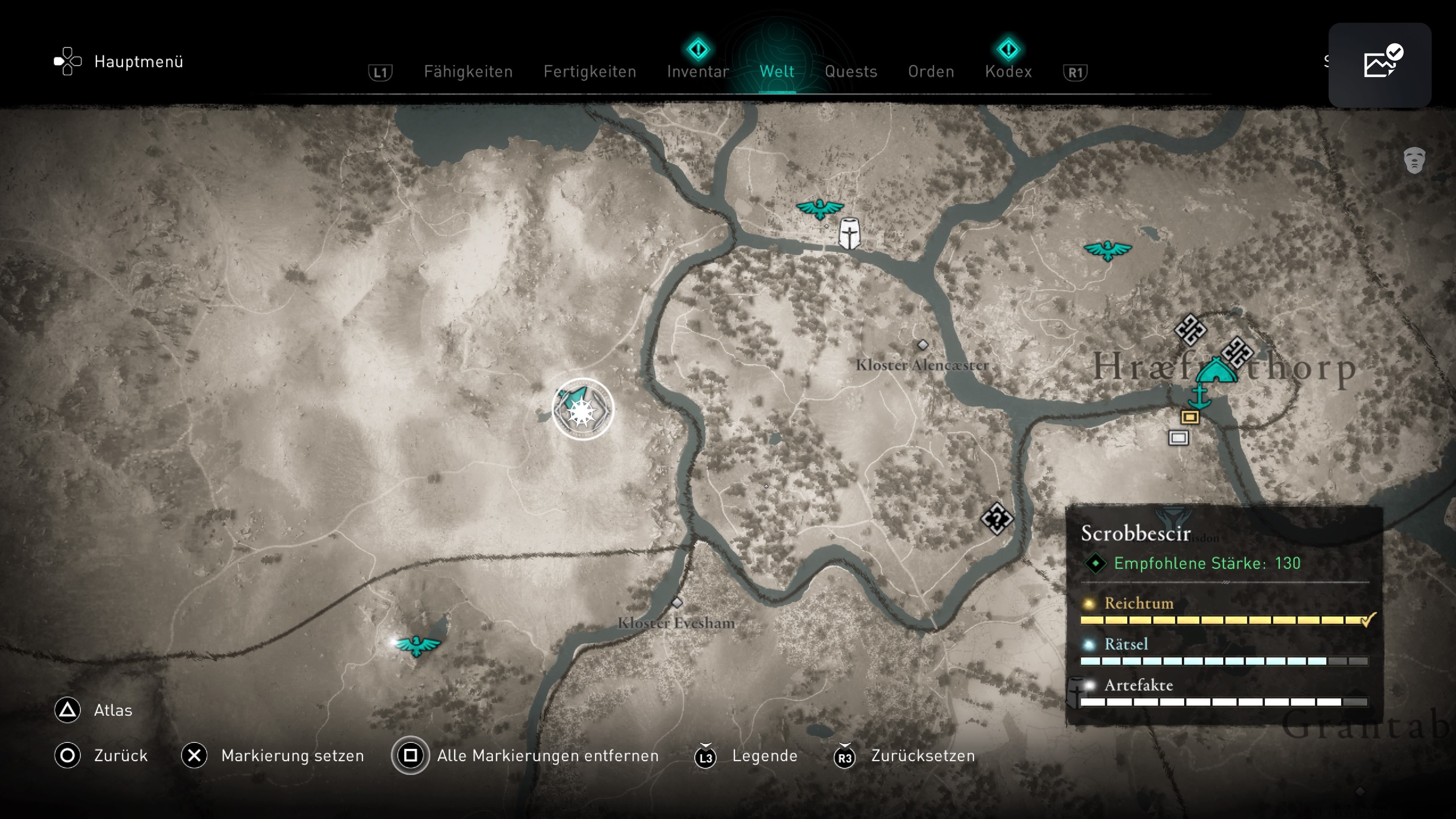This screenshot has width=1456, height=819.
Task: Click the gold wealth chest marker
Action: (x=1190, y=417)
